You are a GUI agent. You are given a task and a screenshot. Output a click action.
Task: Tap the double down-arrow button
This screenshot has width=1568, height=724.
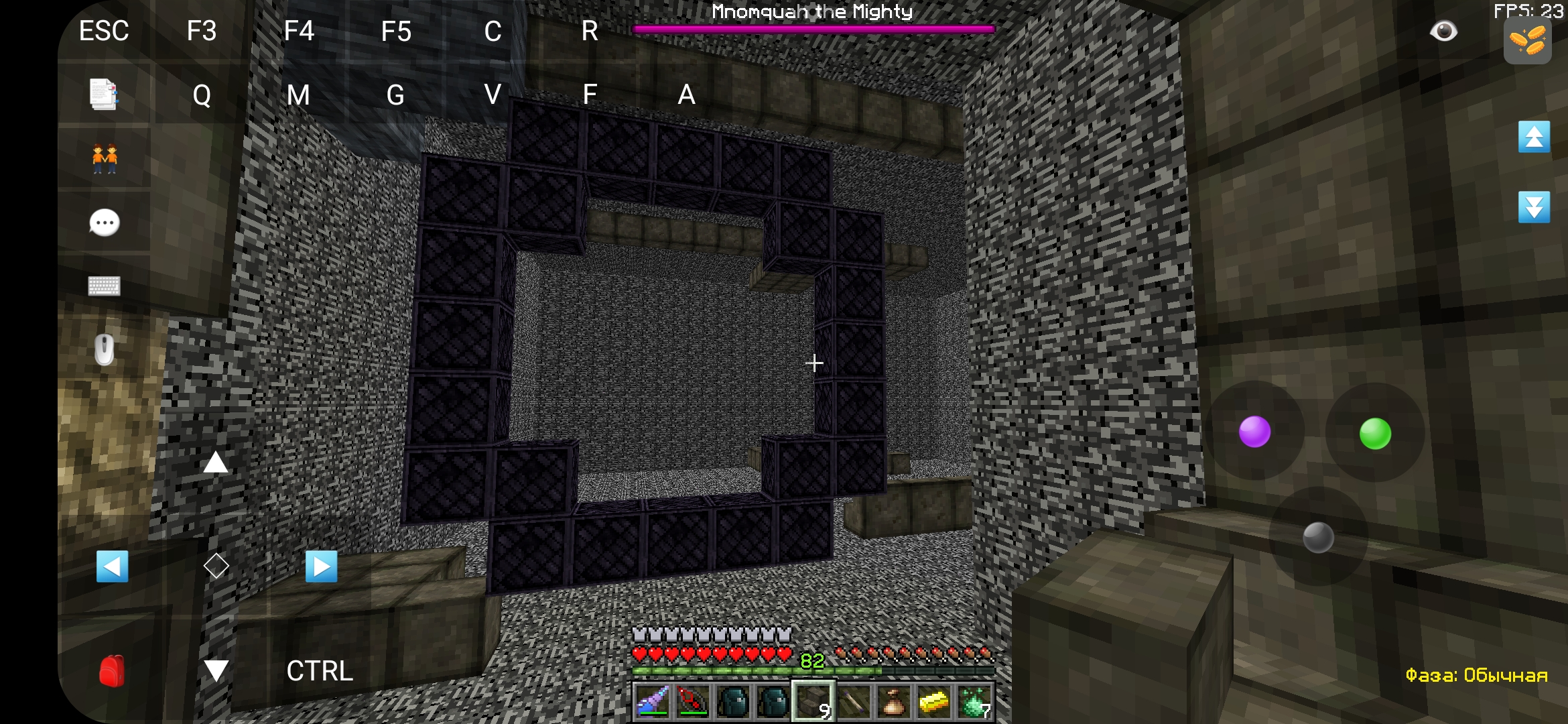1534,206
